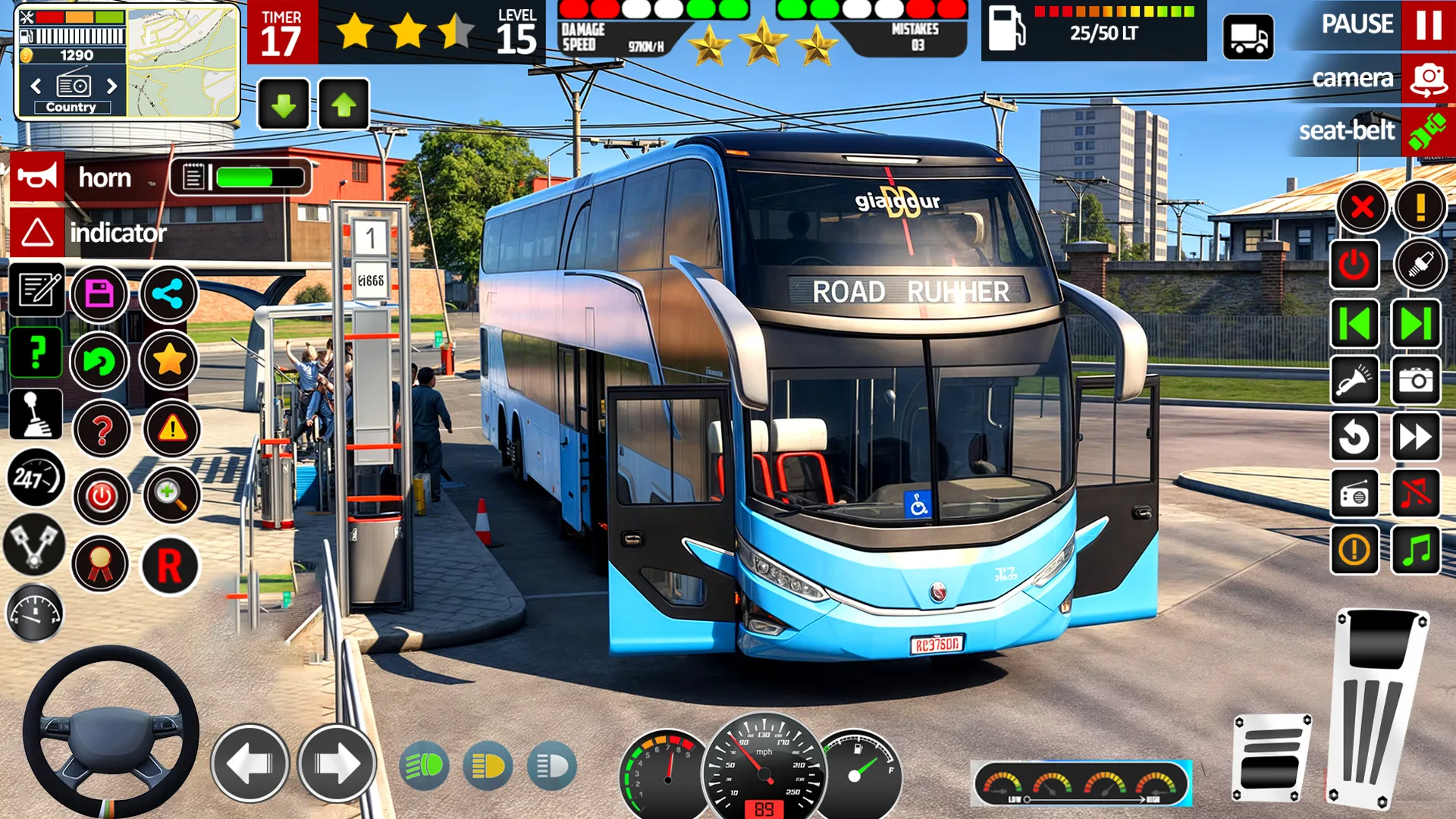Select the next radio station arrow
This screenshot has height=819, width=1456.
112,86
